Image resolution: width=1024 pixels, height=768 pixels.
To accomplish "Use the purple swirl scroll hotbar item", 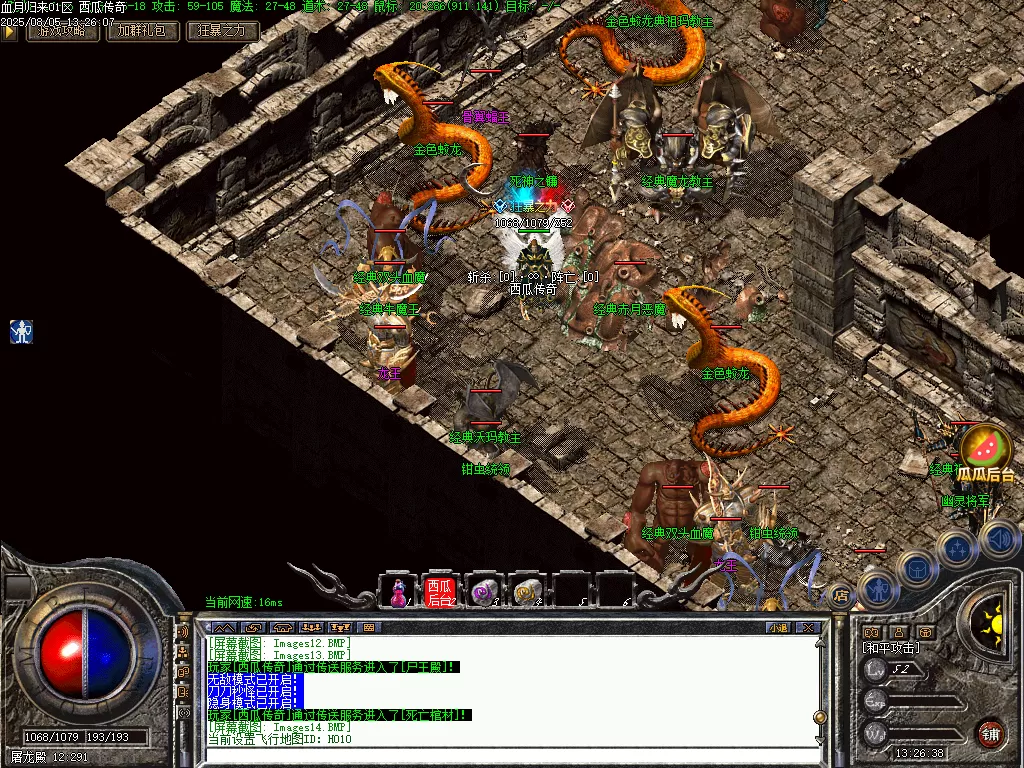I will pos(484,592).
